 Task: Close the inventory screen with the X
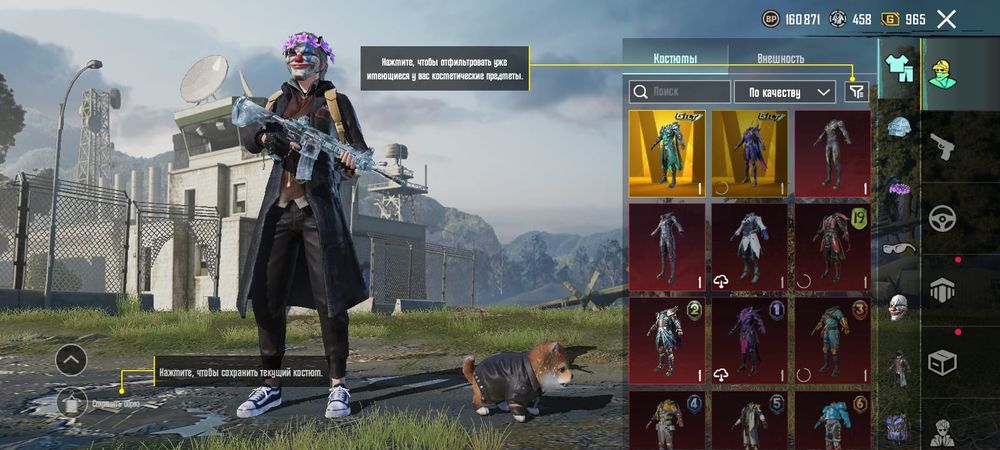[946, 18]
